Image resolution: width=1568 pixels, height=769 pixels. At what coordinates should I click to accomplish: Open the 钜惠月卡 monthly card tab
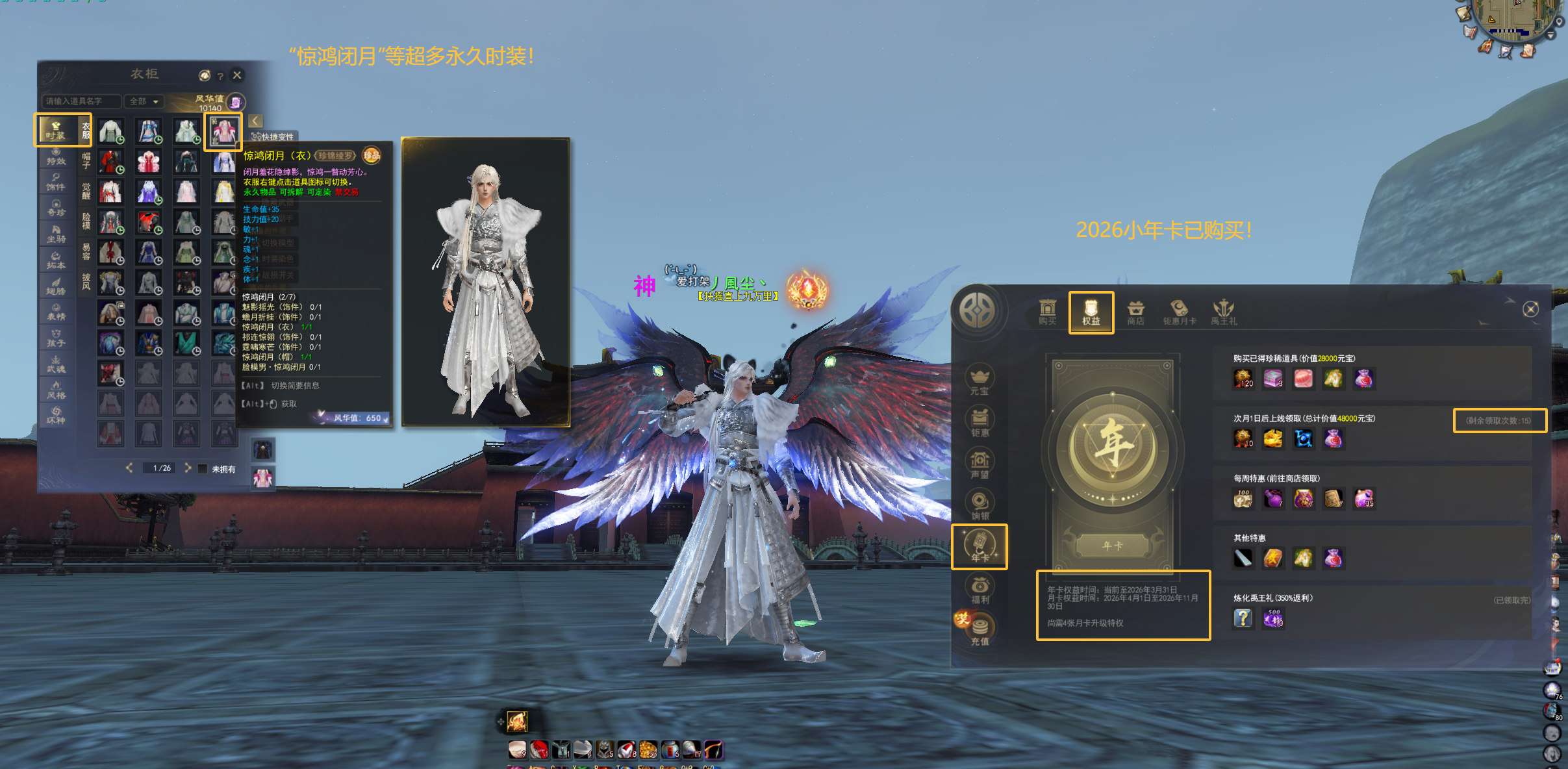pyautogui.click(x=1179, y=312)
